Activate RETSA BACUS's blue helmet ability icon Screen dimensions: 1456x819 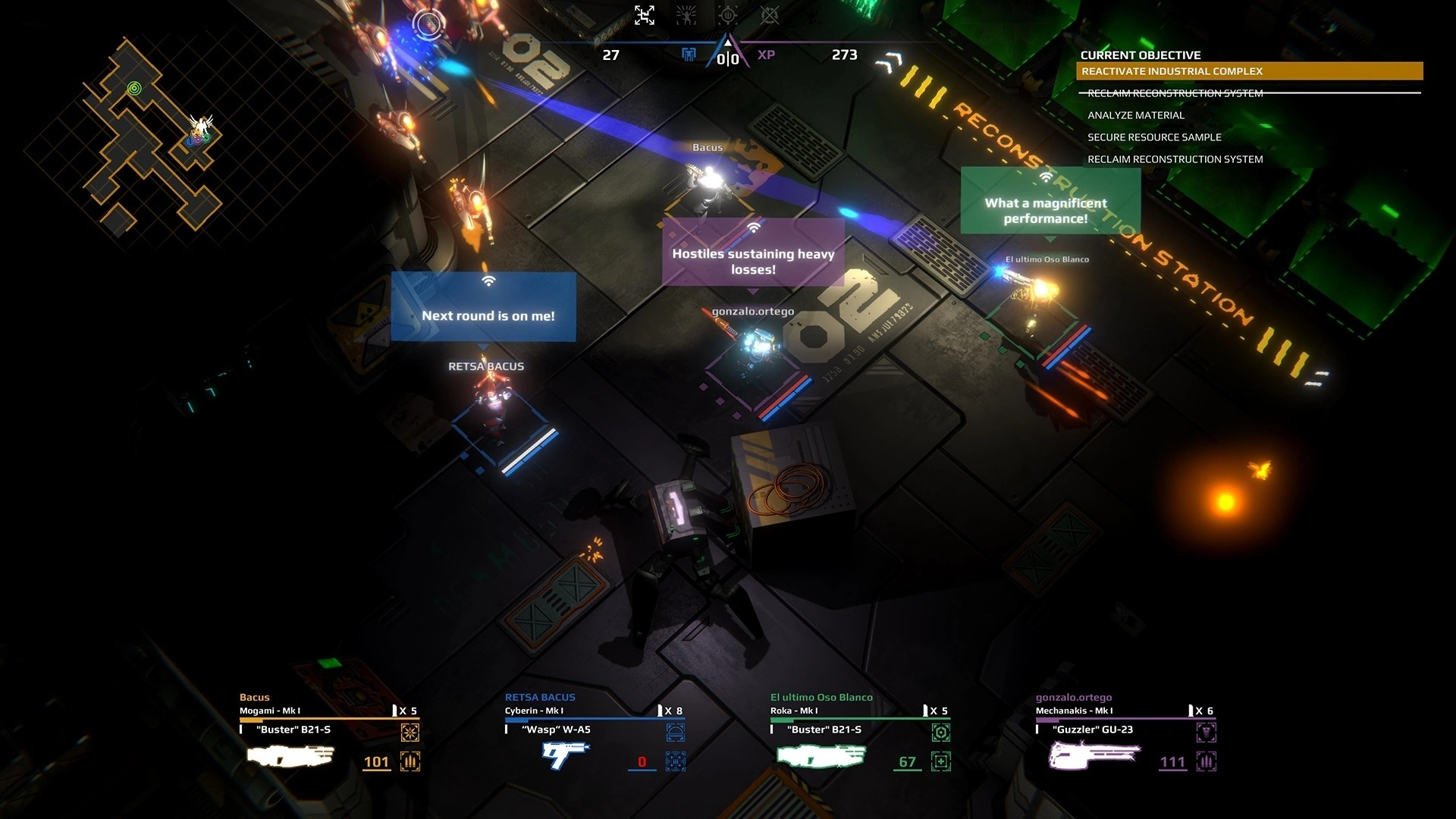675,733
